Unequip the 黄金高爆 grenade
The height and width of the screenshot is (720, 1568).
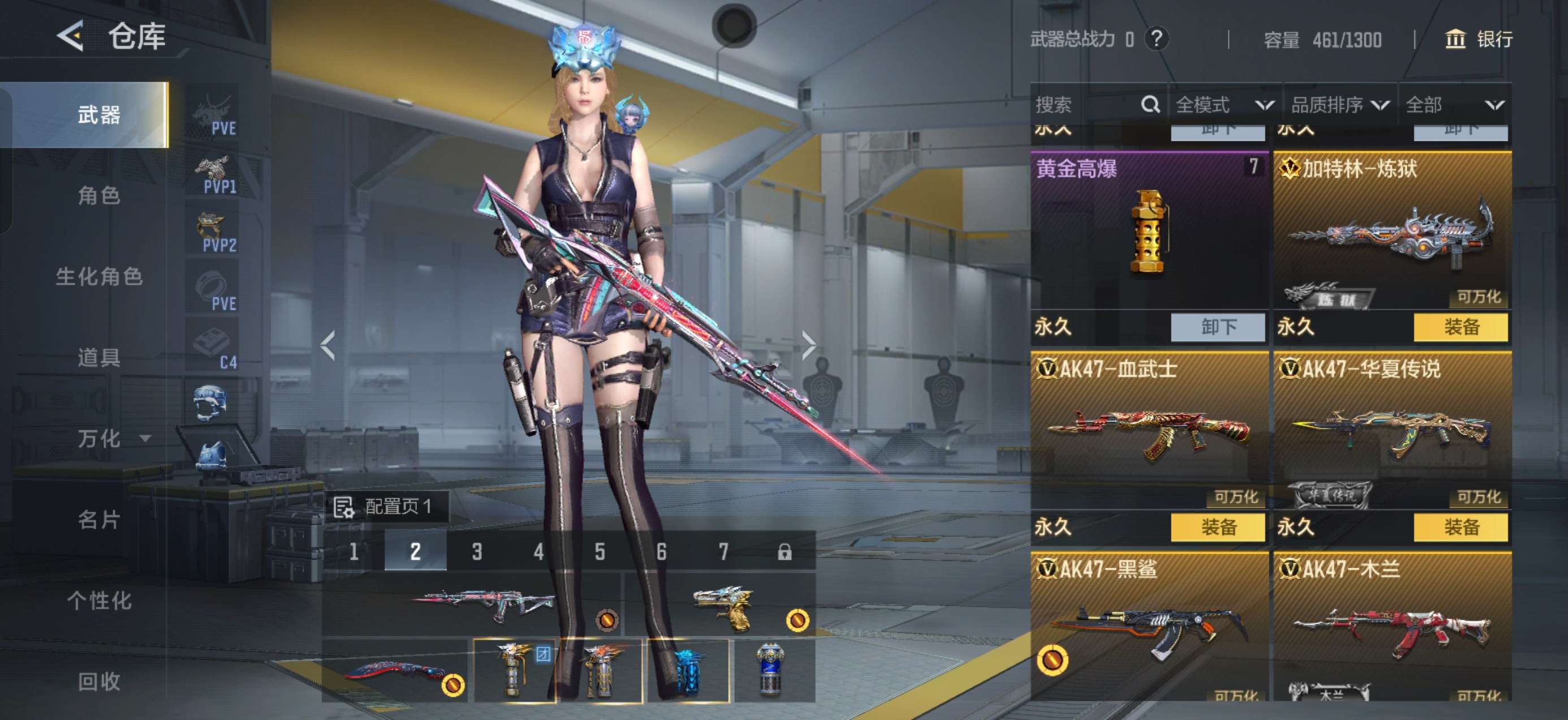[x=1217, y=327]
